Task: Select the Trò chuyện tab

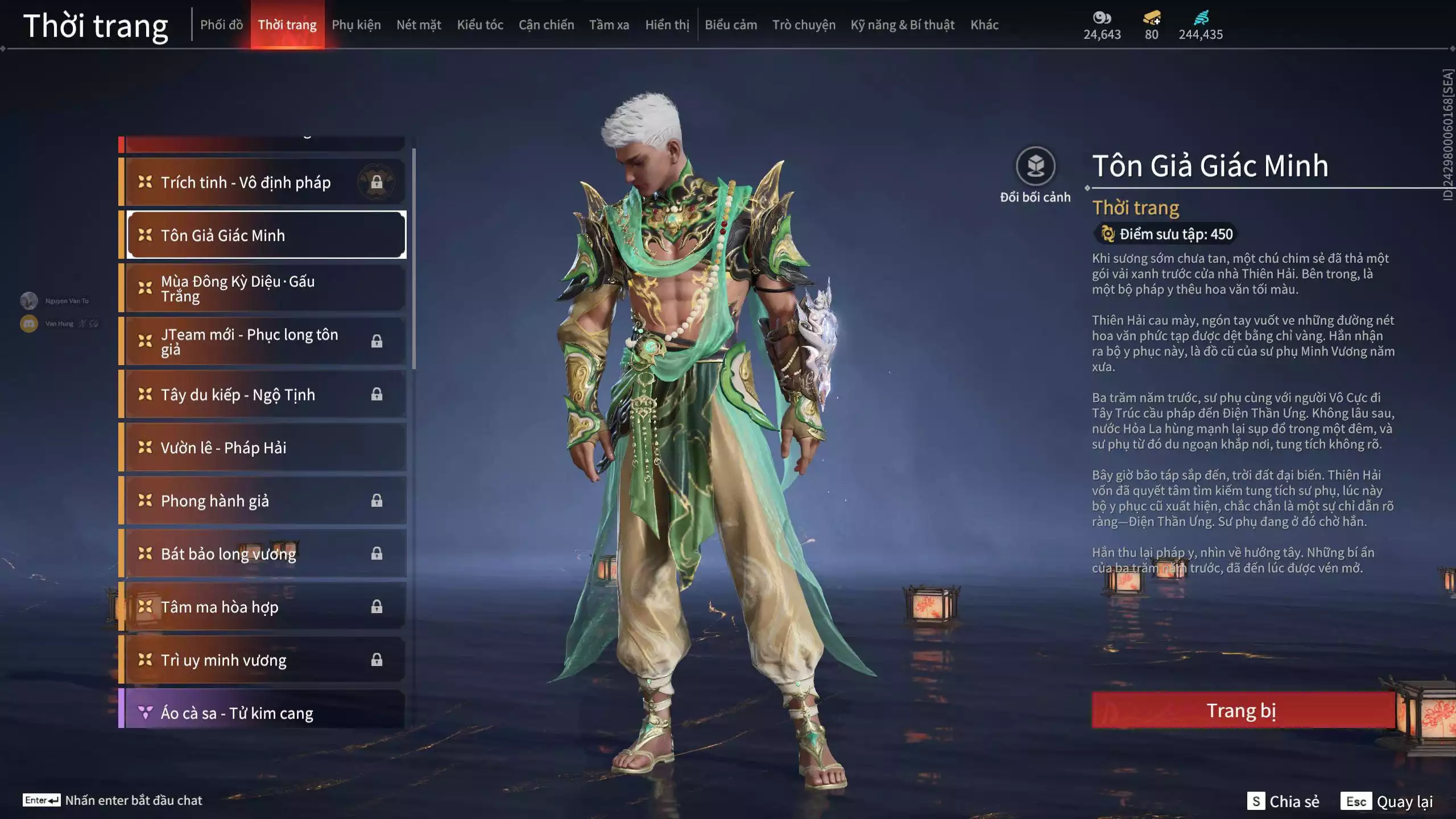Action: click(x=804, y=25)
